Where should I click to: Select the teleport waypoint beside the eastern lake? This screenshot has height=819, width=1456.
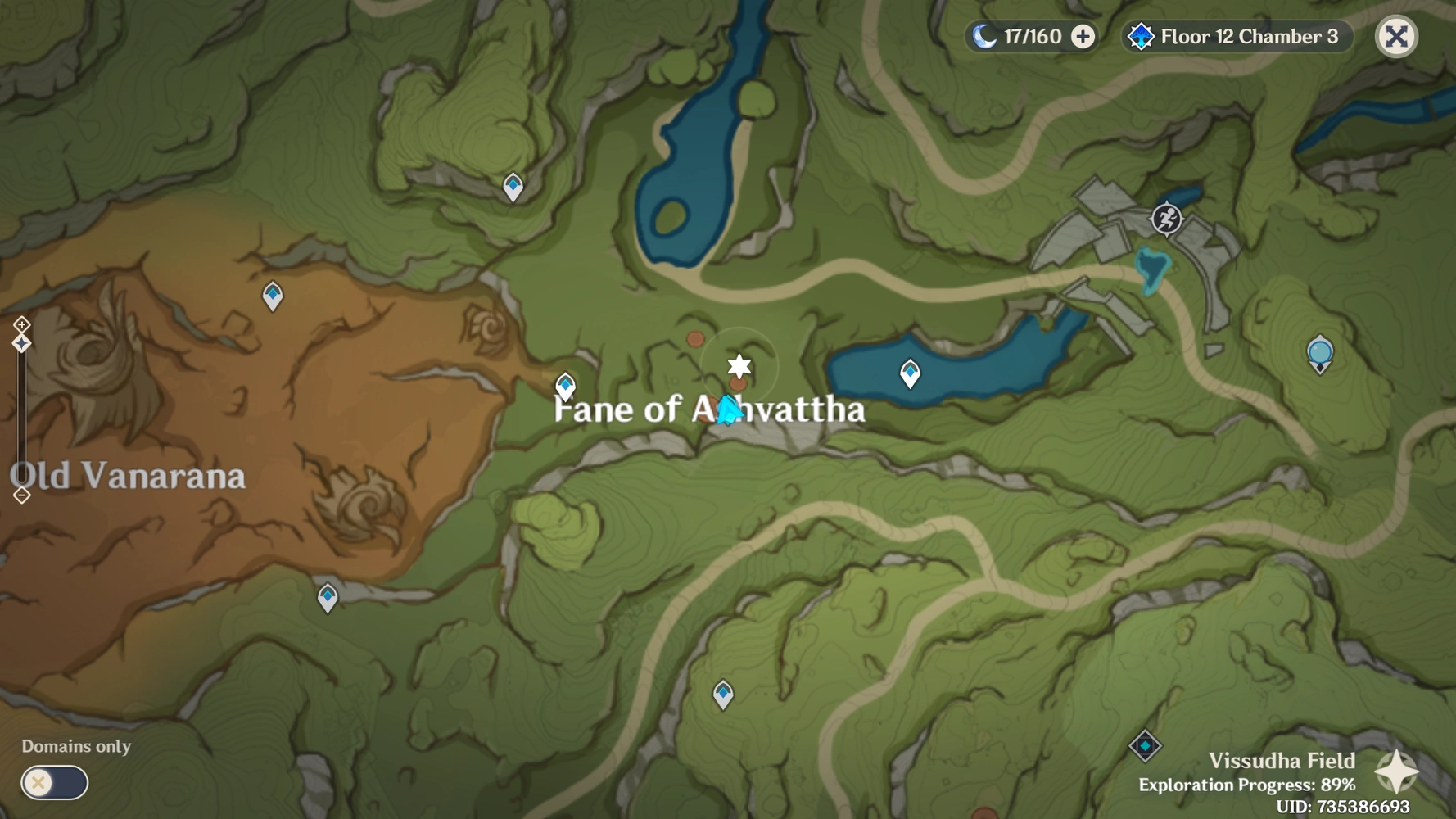click(x=909, y=371)
